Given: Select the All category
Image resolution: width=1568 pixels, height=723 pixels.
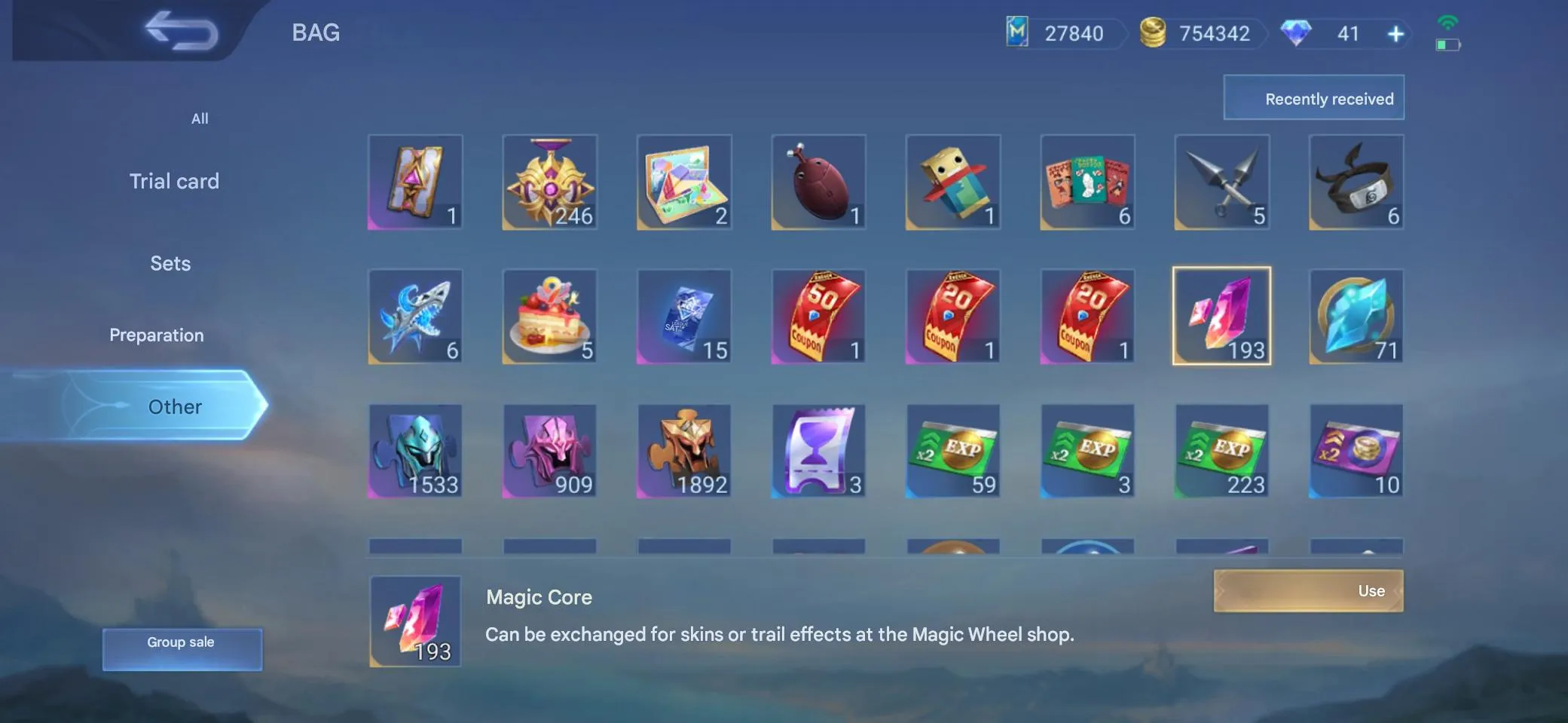Looking at the screenshot, I should click(x=199, y=118).
